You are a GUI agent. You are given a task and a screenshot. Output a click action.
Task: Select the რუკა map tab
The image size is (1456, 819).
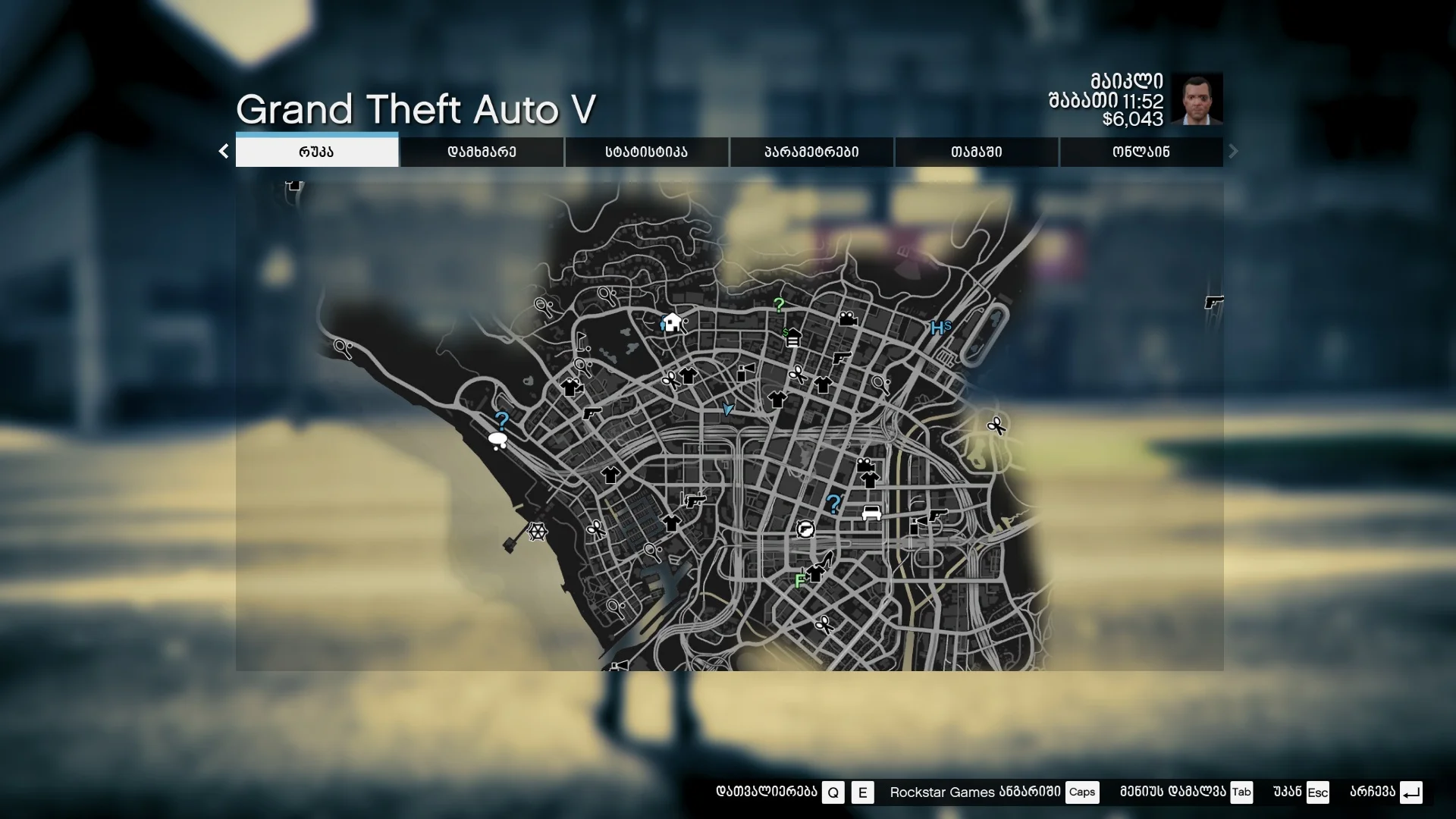click(x=316, y=152)
